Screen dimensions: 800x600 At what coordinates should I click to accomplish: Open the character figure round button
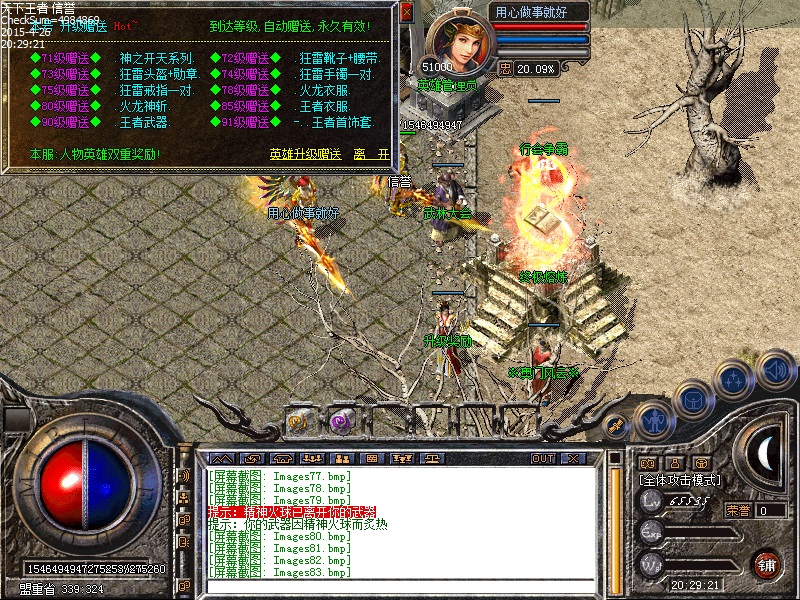(x=653, y=418)
